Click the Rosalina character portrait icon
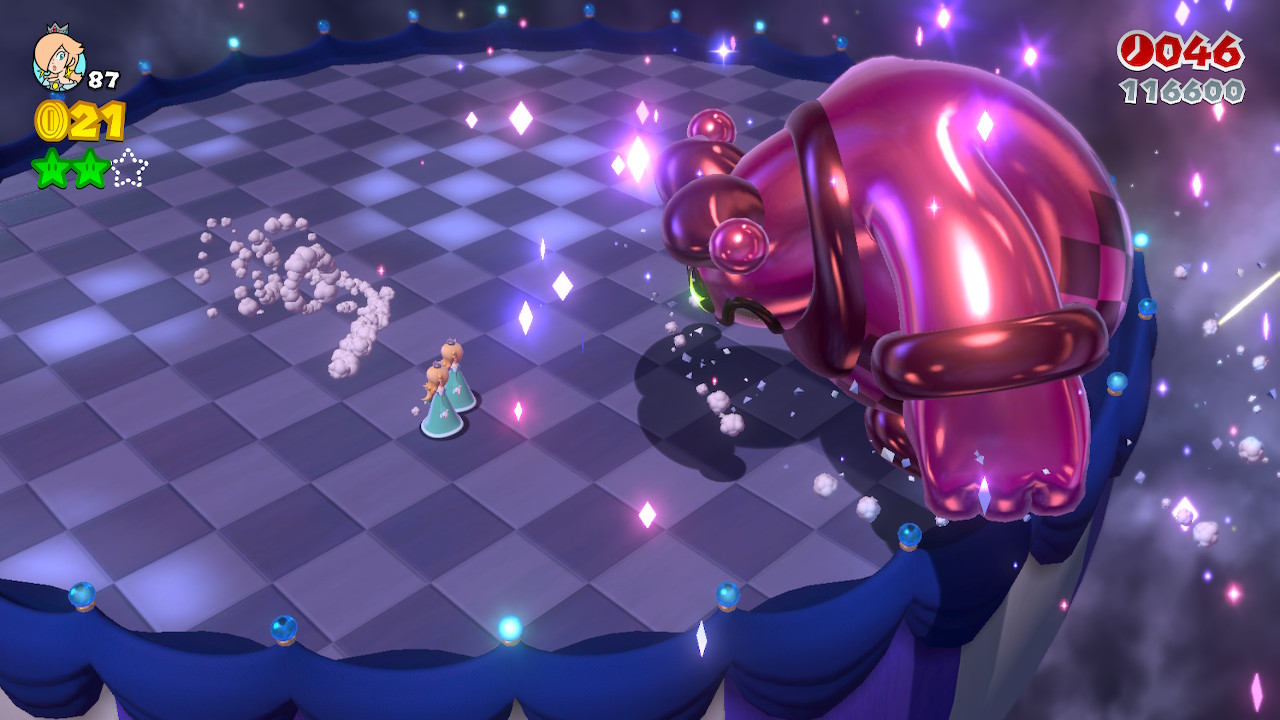Image resolution: width=1280 pixels, height=720 pixels. 58,60
